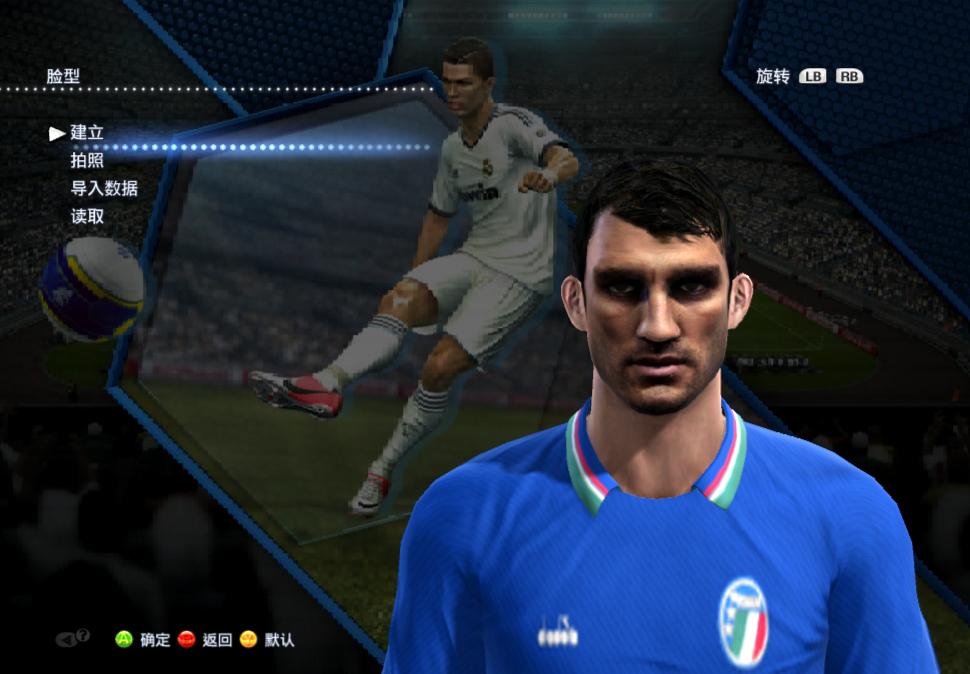Choose the 拍照 (Take photo) option
The image size is (970, 674).
(87, 160)
